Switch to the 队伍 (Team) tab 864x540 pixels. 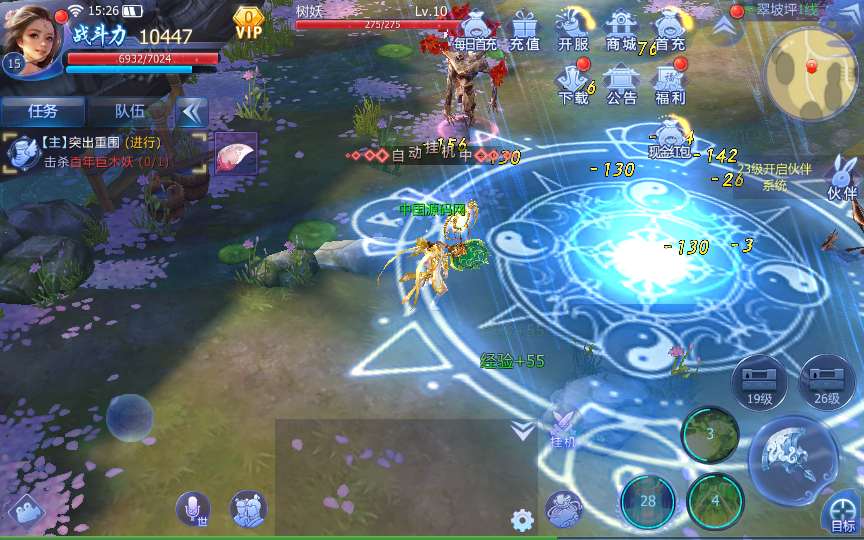(129, 112)
